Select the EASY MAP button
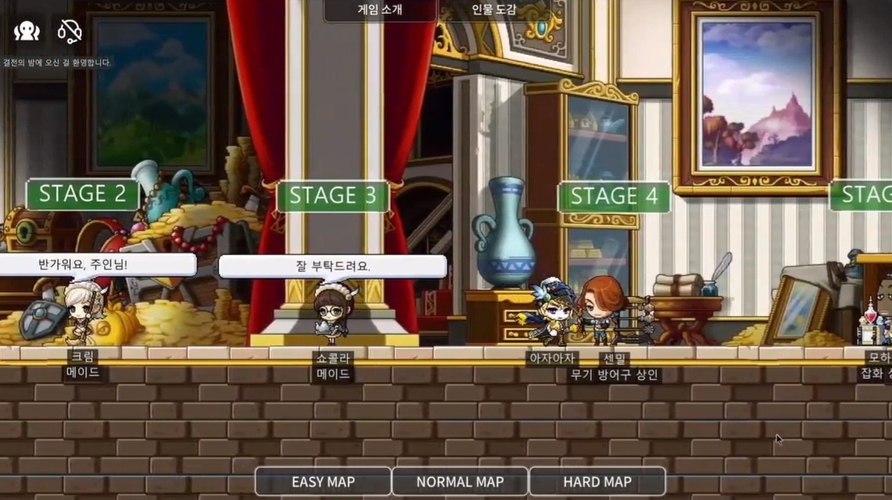Viewport: 892px width, 500px height. pos(322,482)
